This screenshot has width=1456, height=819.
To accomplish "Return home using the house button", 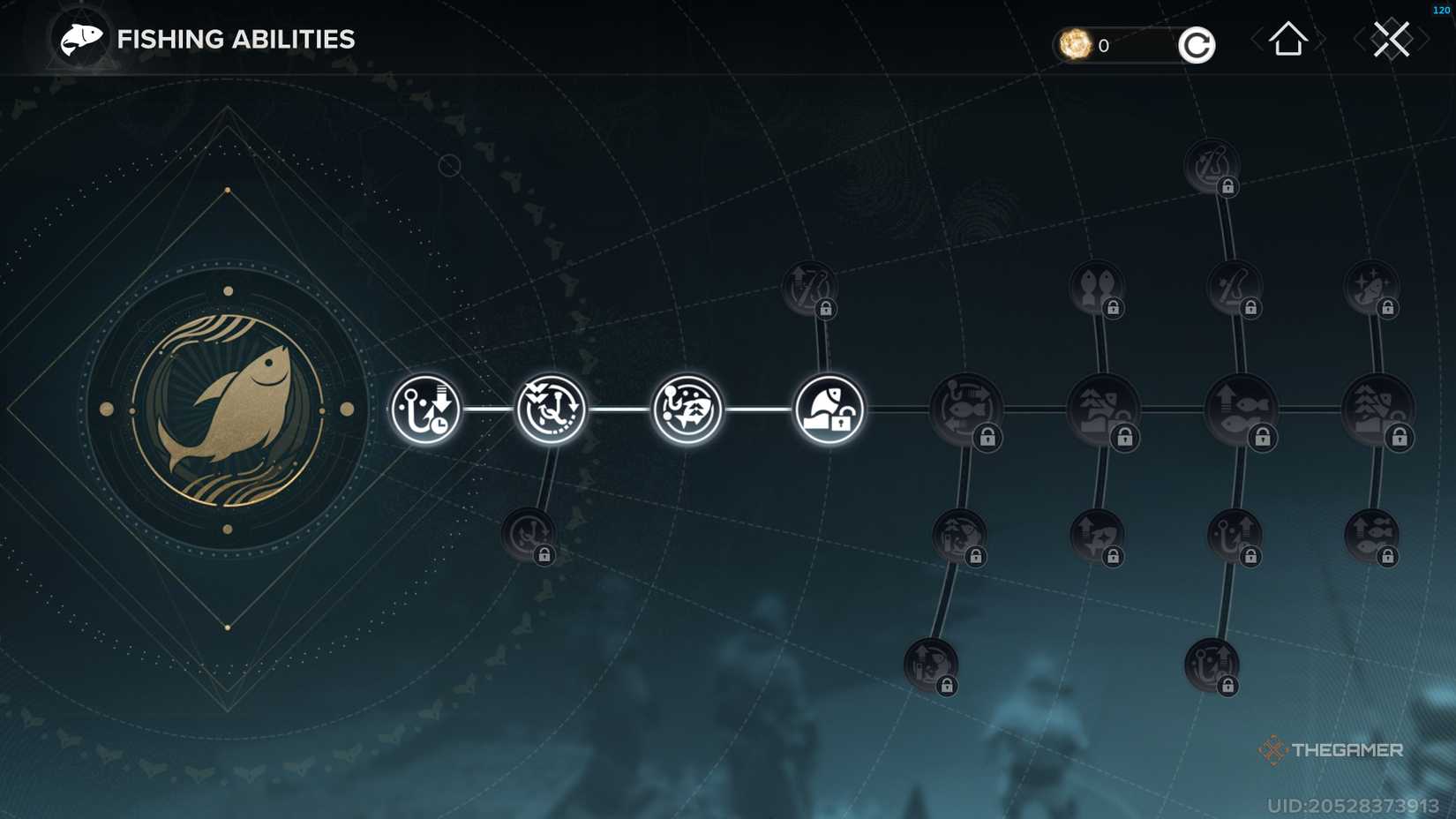I will [x=1287, y=39].
